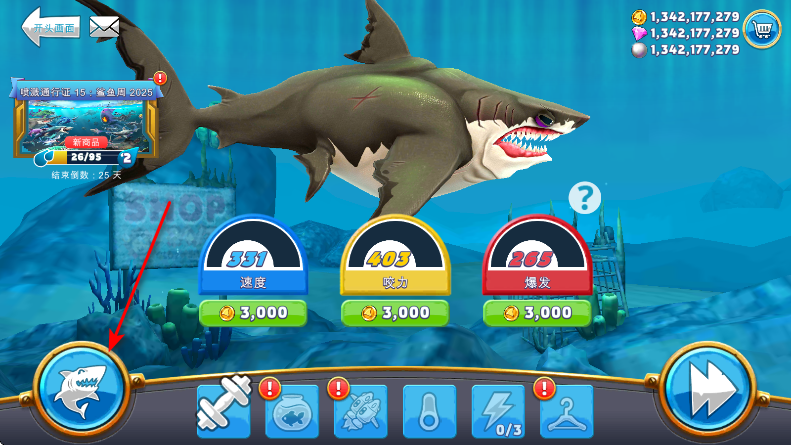This screenshot has height=445, width=791.
Task: Choose the thermometer tab
Action: pos(429,410)
